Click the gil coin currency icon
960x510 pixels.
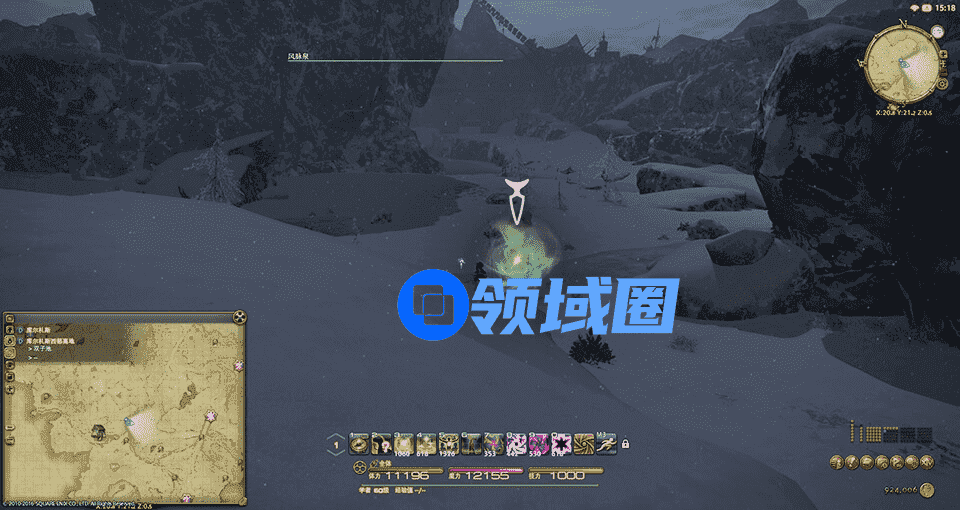[x=929, y=490]
